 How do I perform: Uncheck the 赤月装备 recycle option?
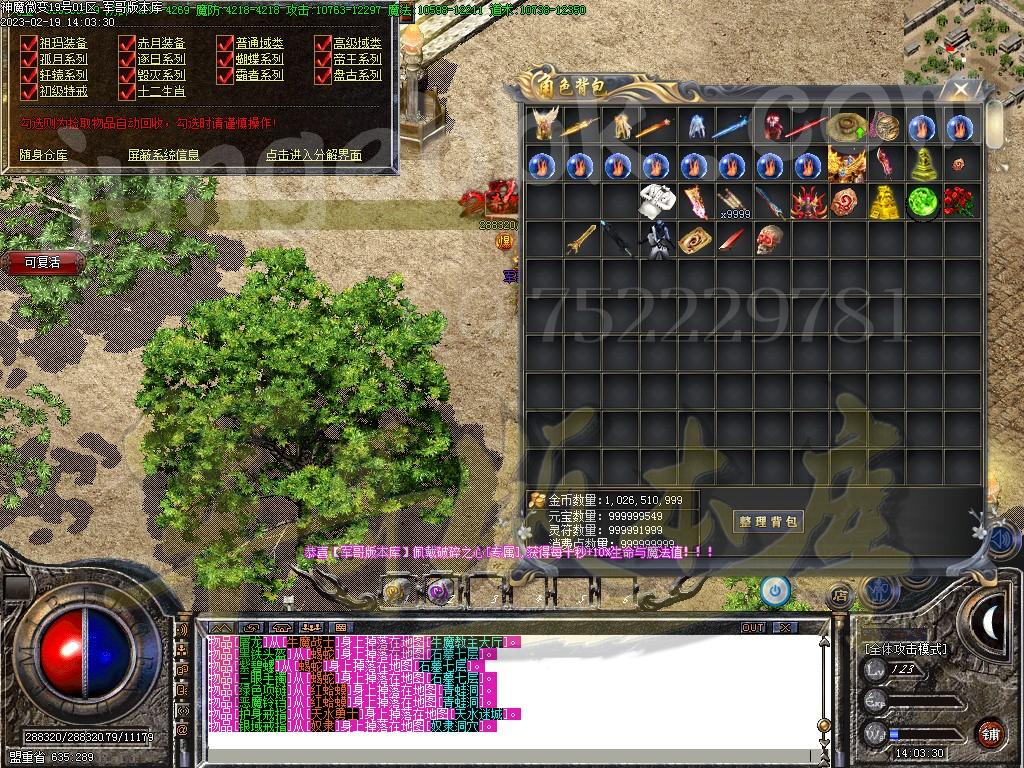click(127, 44)
